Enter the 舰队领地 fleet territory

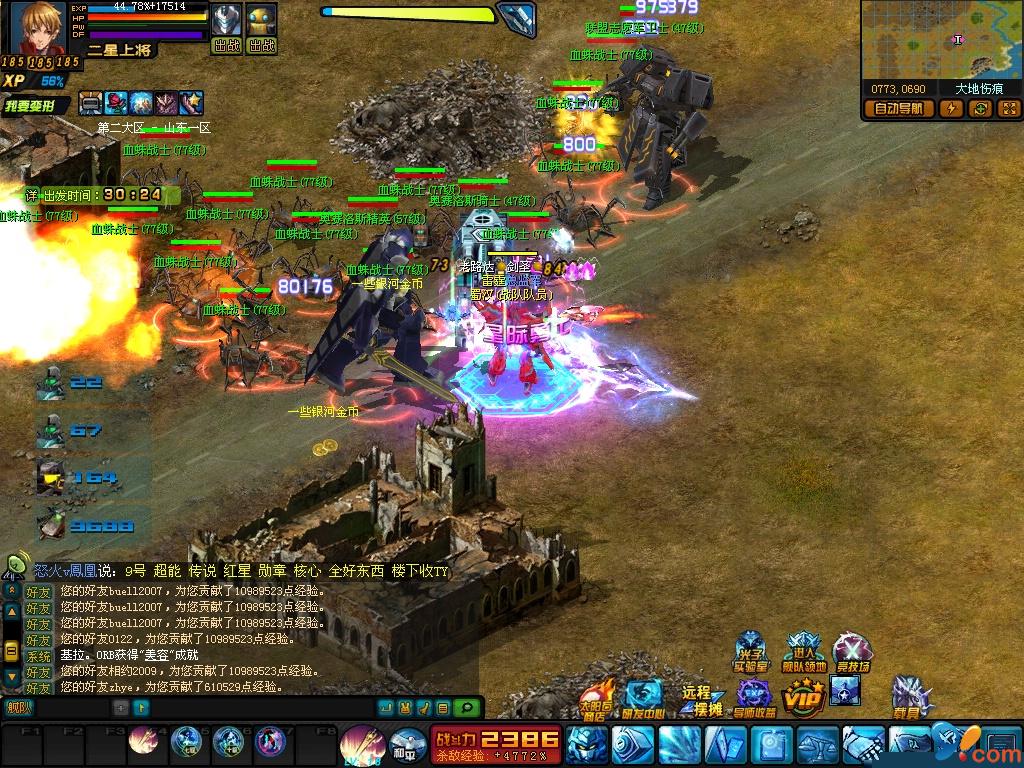(x=804, y=653)
